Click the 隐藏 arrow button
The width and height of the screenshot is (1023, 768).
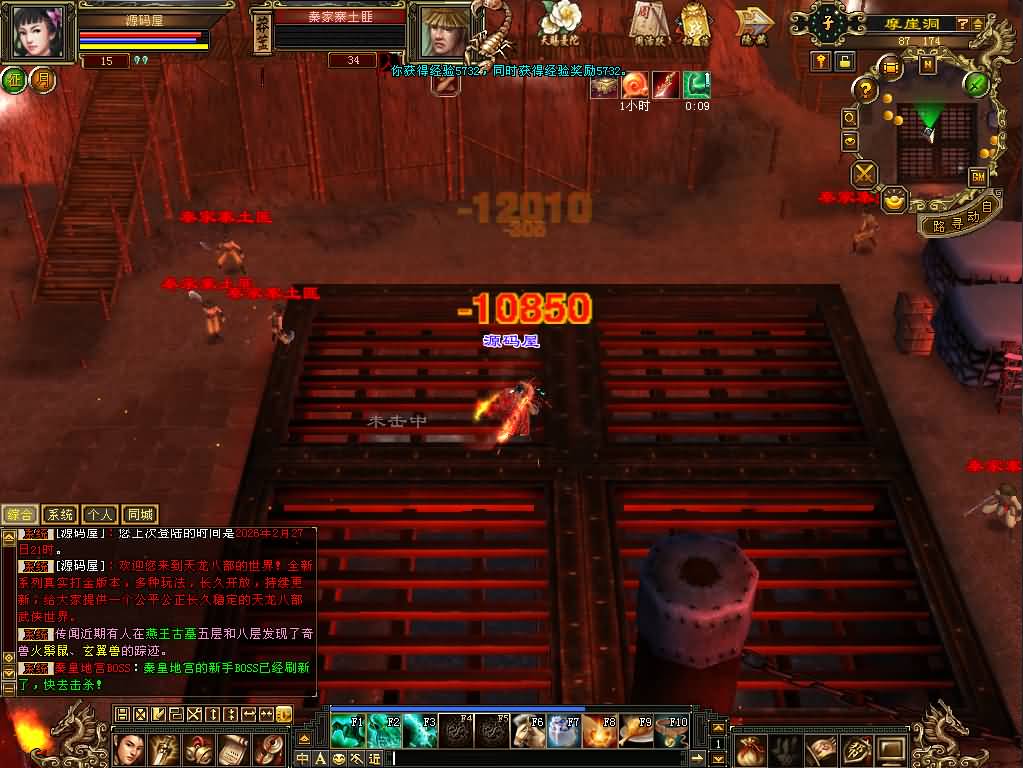755,24
